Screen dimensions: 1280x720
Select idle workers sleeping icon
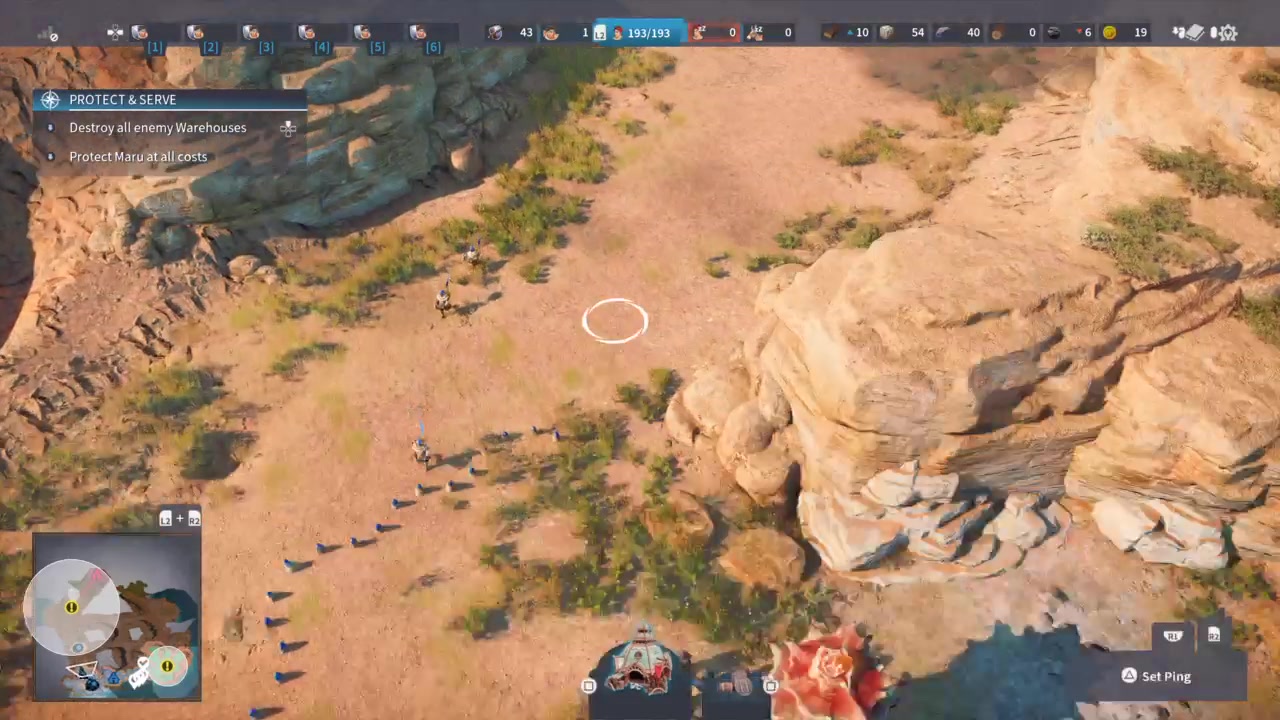click(x=700, y=33)
